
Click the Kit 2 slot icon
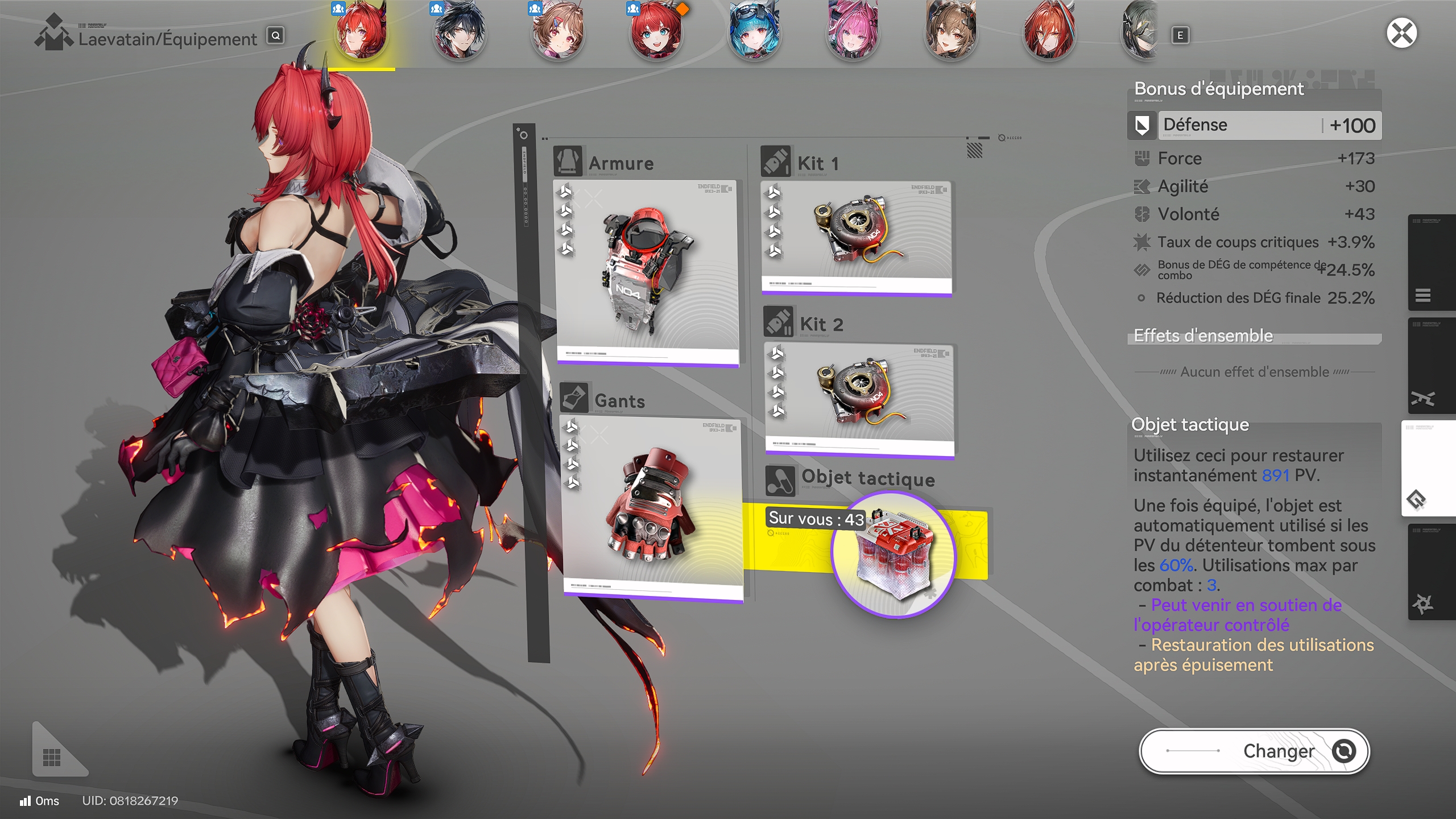tap(779, 322)
